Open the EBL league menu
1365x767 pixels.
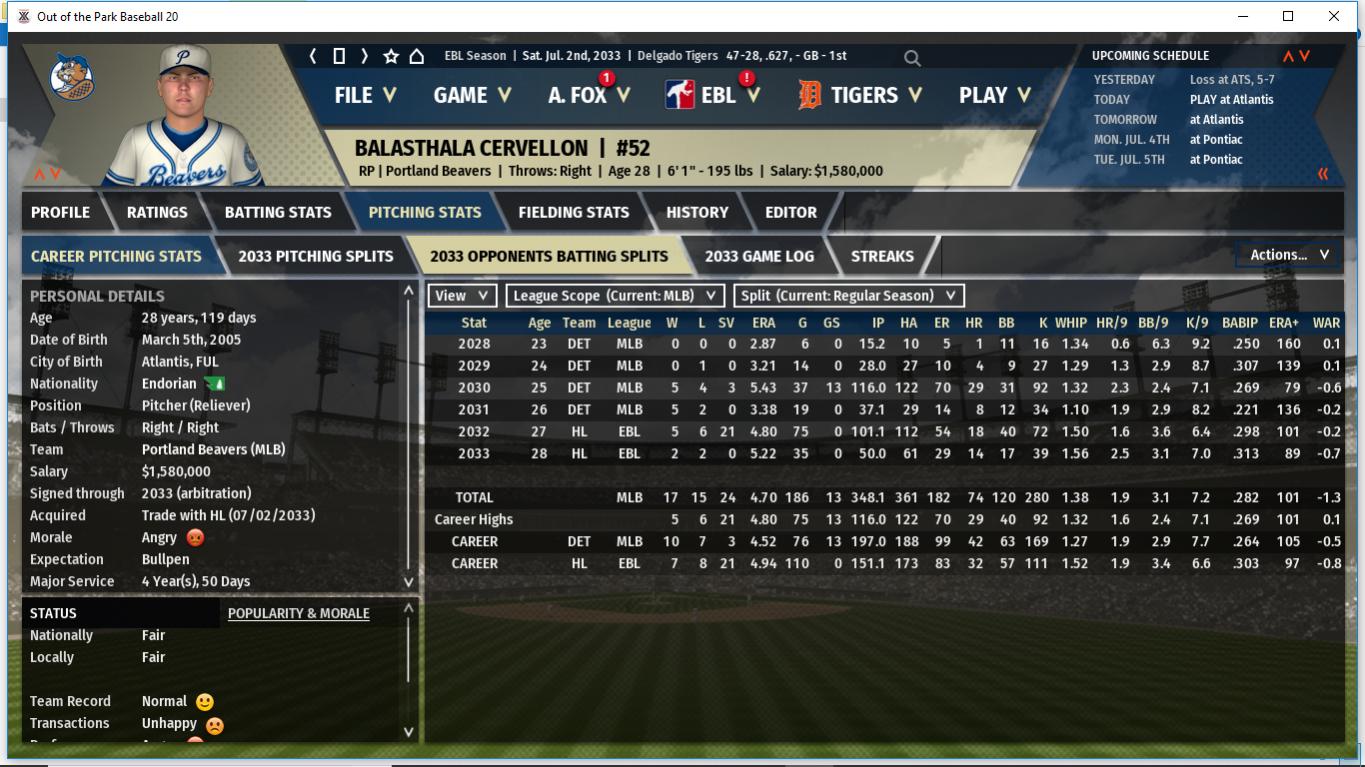coord(718,95)
